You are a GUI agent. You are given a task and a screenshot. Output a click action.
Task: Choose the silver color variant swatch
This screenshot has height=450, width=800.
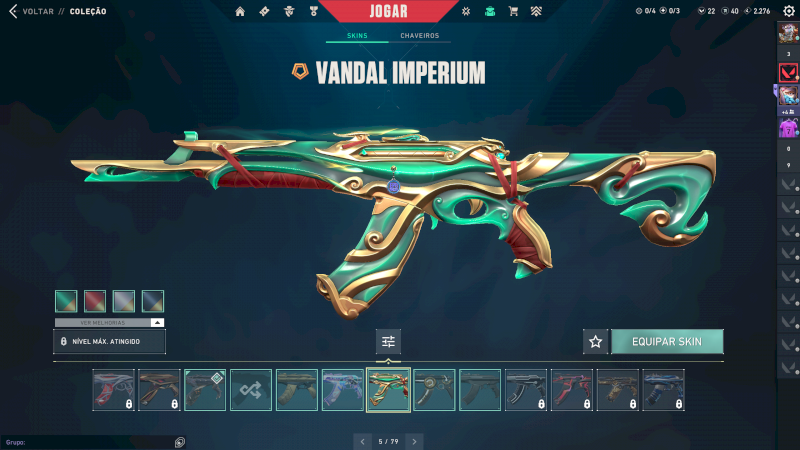124,301
